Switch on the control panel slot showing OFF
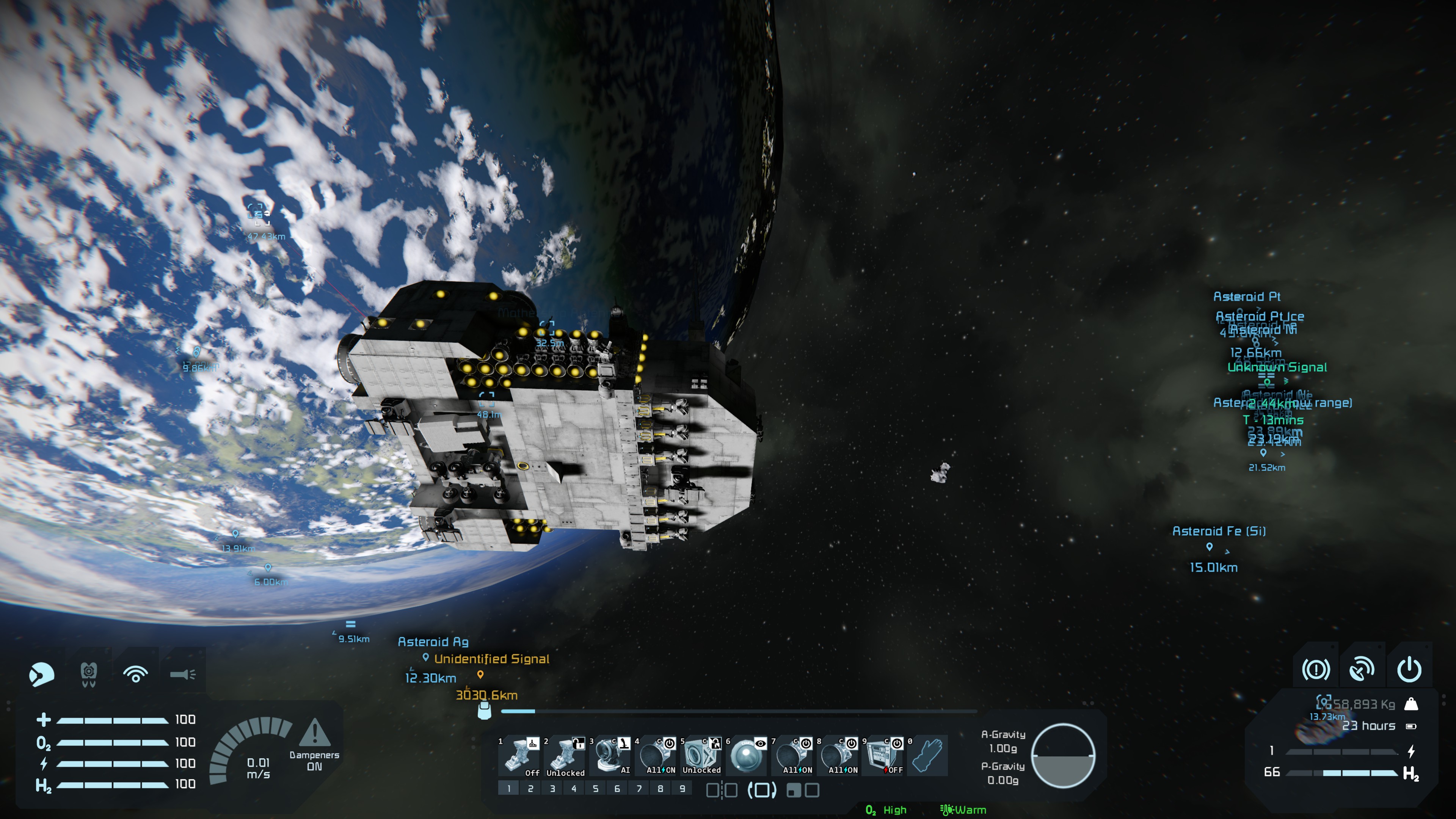 (x=885, y=756)
